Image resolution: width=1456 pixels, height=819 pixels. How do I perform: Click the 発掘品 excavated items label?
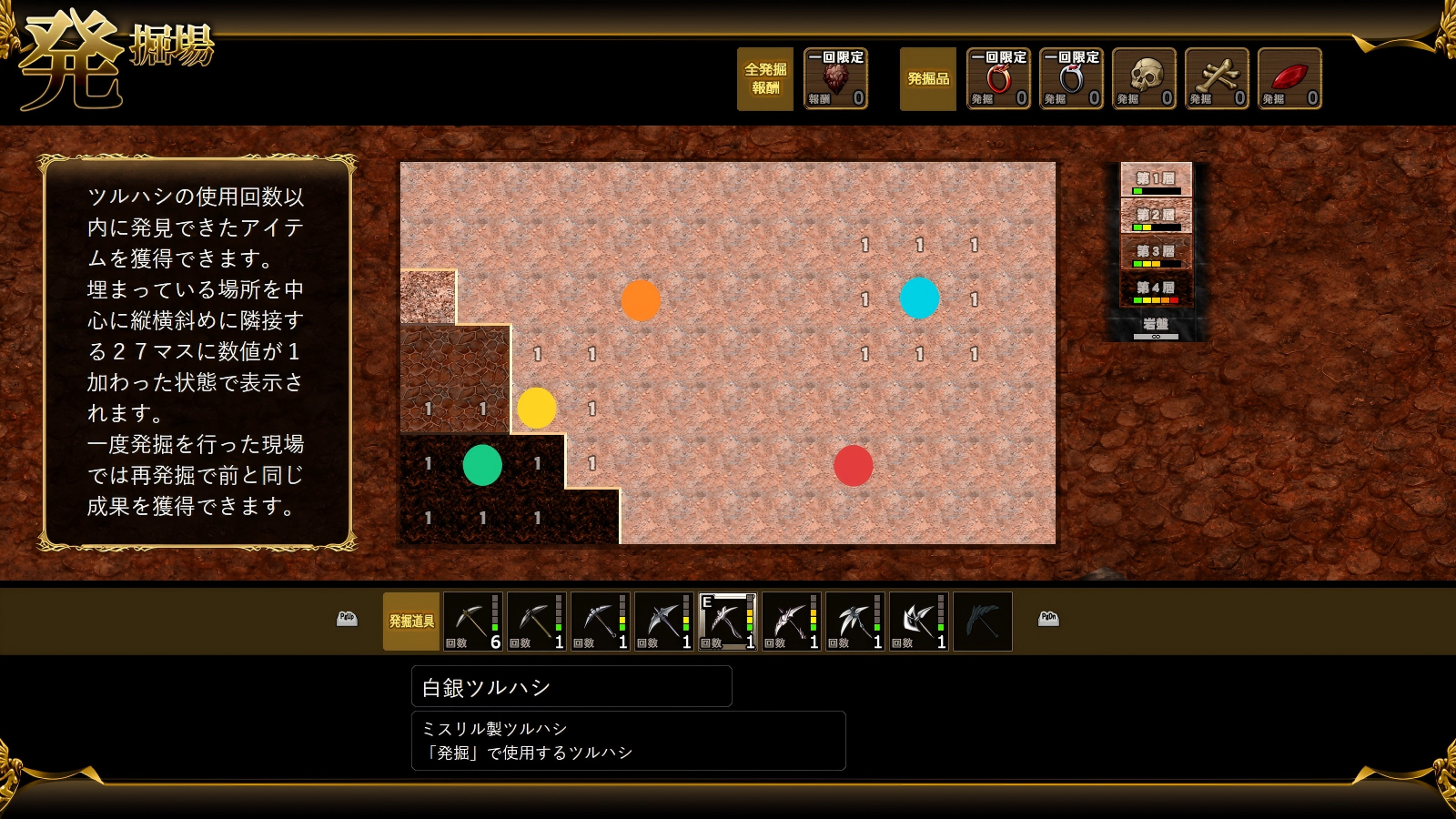[928, 79]
